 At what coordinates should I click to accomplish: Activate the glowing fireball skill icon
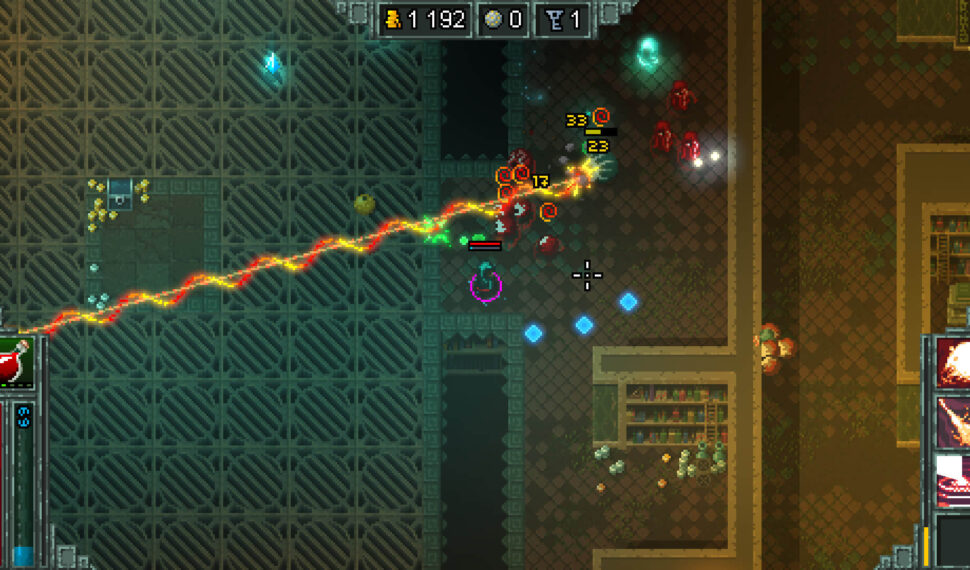point(953,362)
